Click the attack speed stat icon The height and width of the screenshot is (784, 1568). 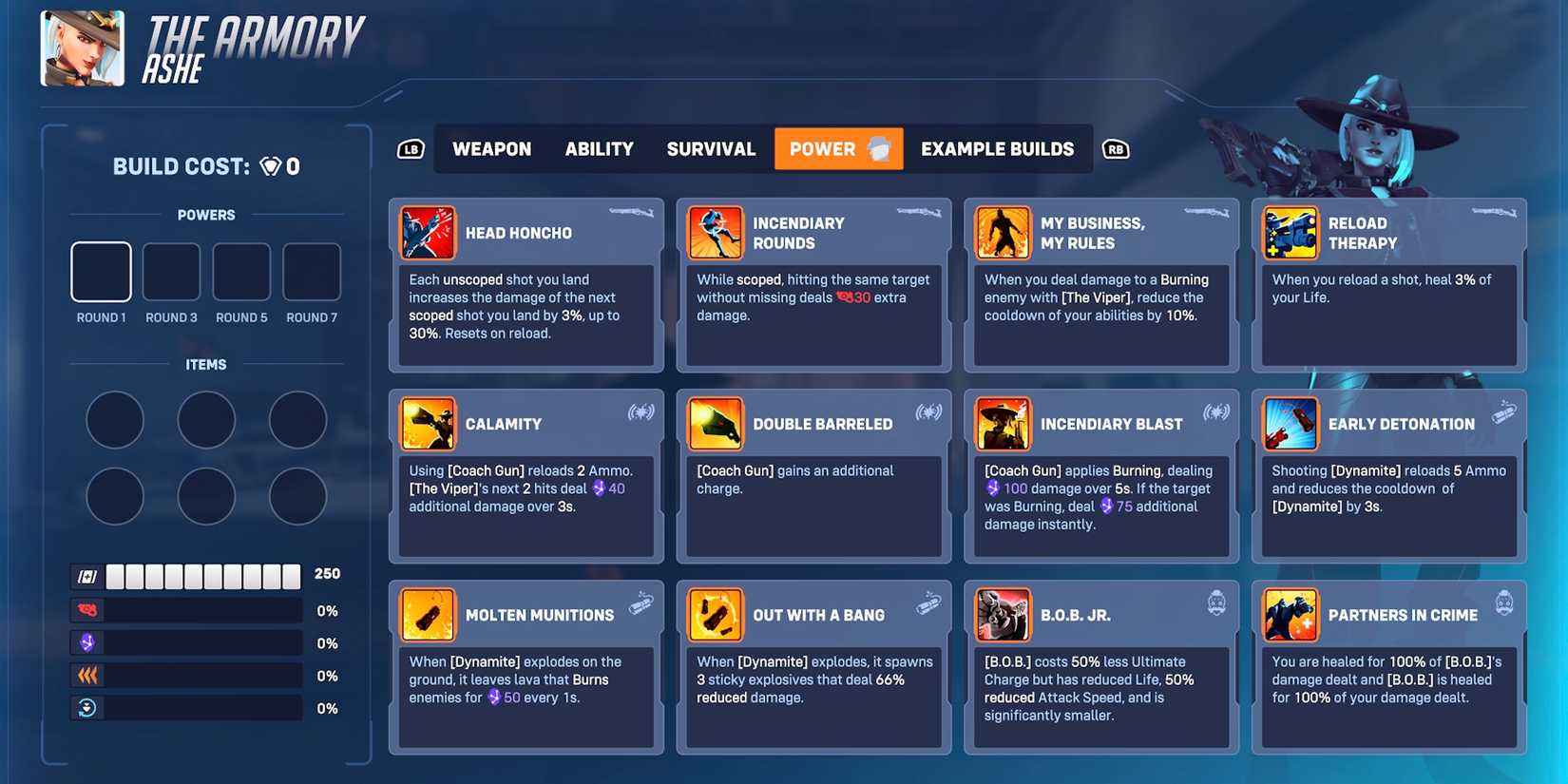coord(86,675)
